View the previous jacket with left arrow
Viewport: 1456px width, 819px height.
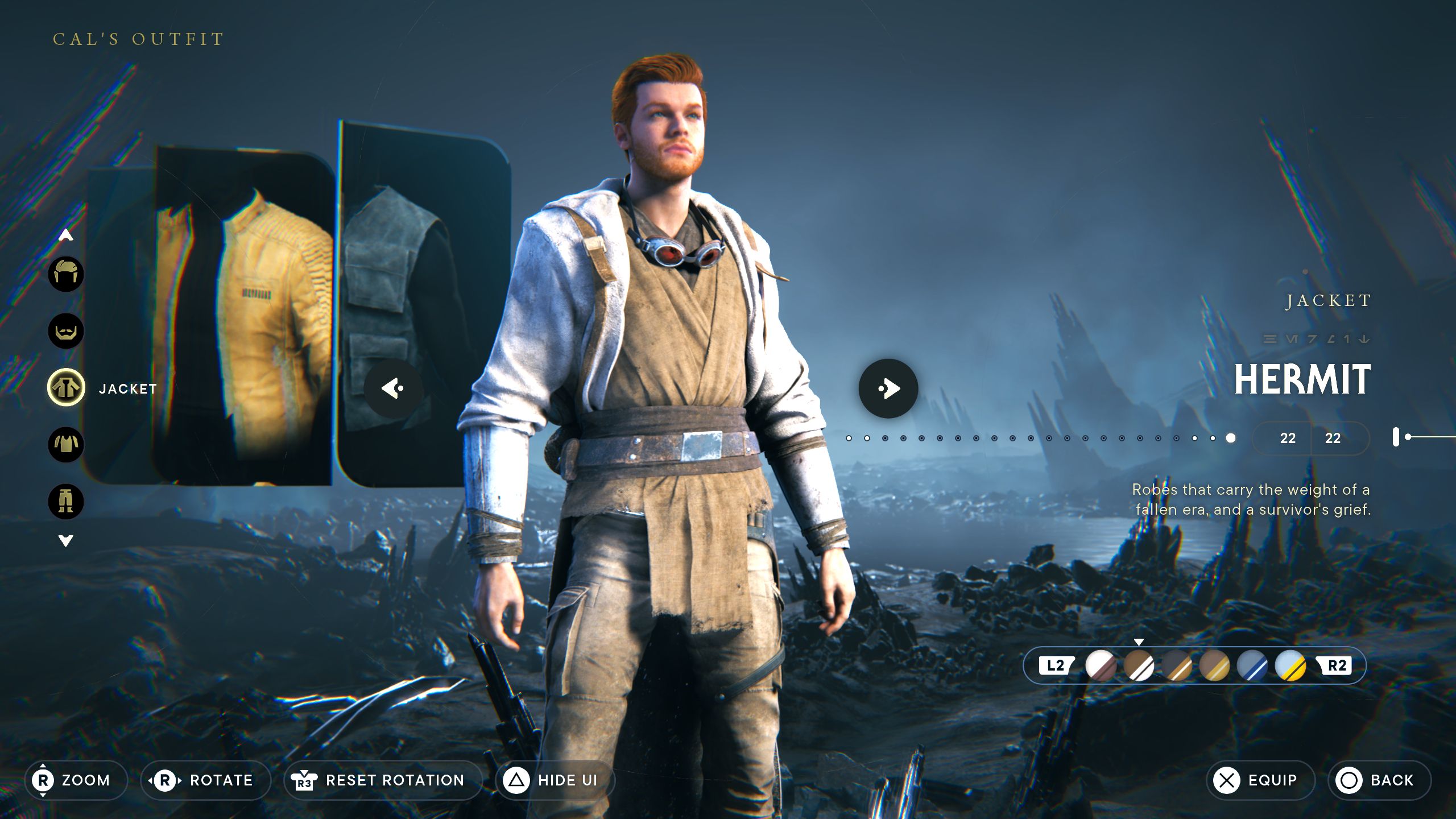click(392, 389)
